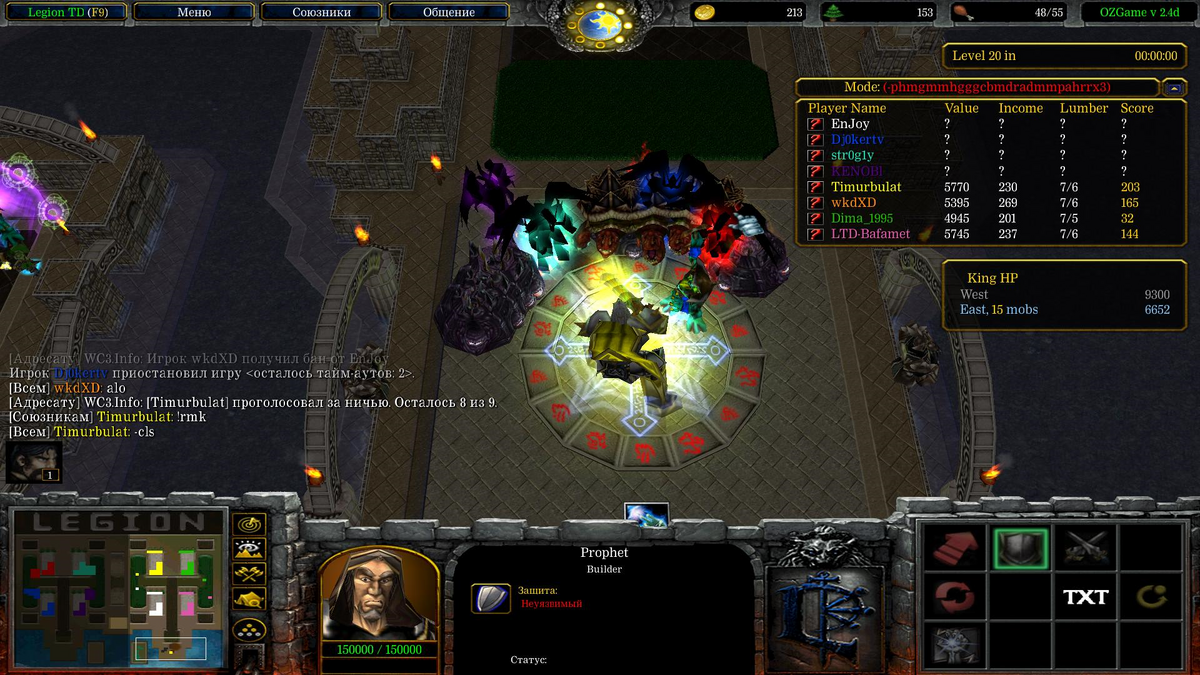1200x675 pixels.
Task: Toggle minimap ally color mode (crossed axes)
Action: tap(248, 574)
